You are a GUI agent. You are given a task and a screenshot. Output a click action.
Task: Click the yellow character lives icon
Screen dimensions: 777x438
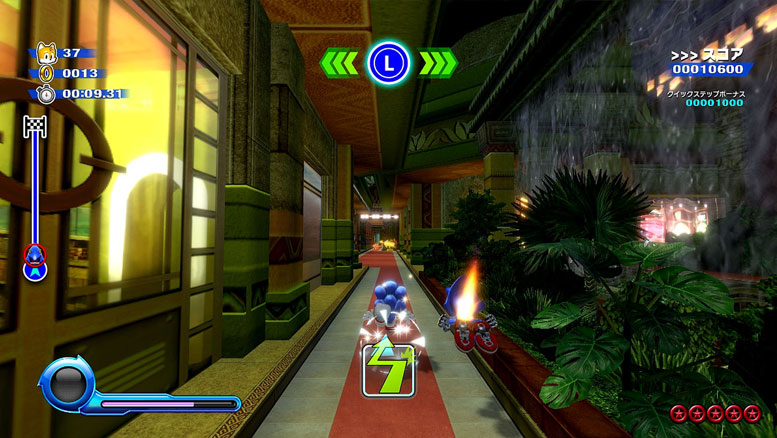[x=44, y=52]
